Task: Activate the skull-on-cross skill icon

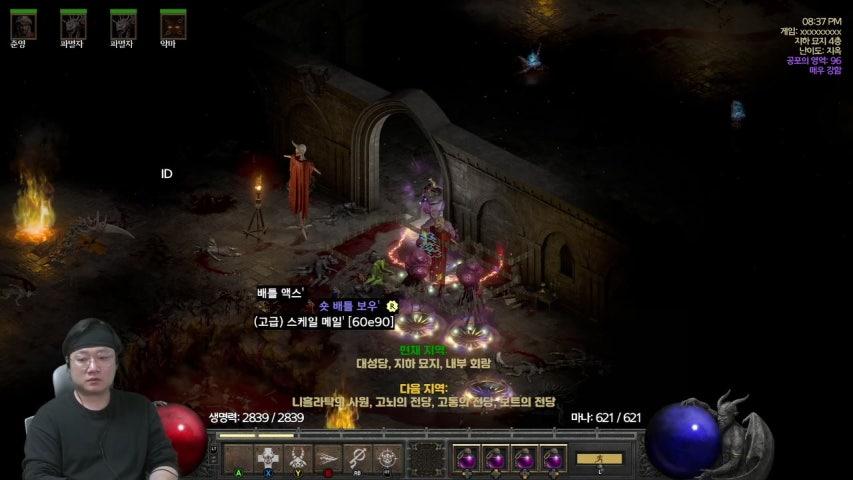Action: click(268, 458)
